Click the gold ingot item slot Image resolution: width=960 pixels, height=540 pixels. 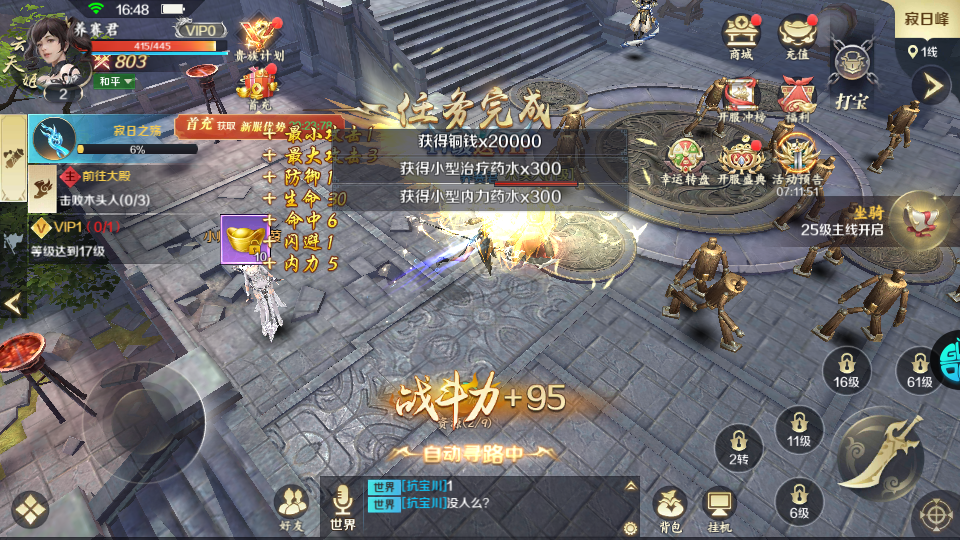click(242, 240)
